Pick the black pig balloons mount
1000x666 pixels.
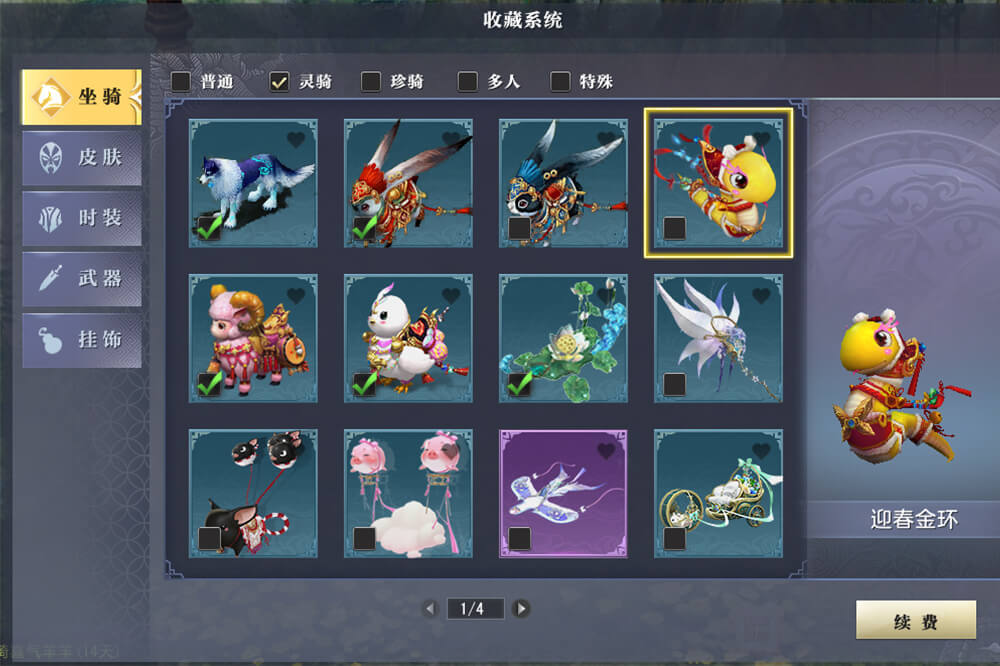point(253,493)
